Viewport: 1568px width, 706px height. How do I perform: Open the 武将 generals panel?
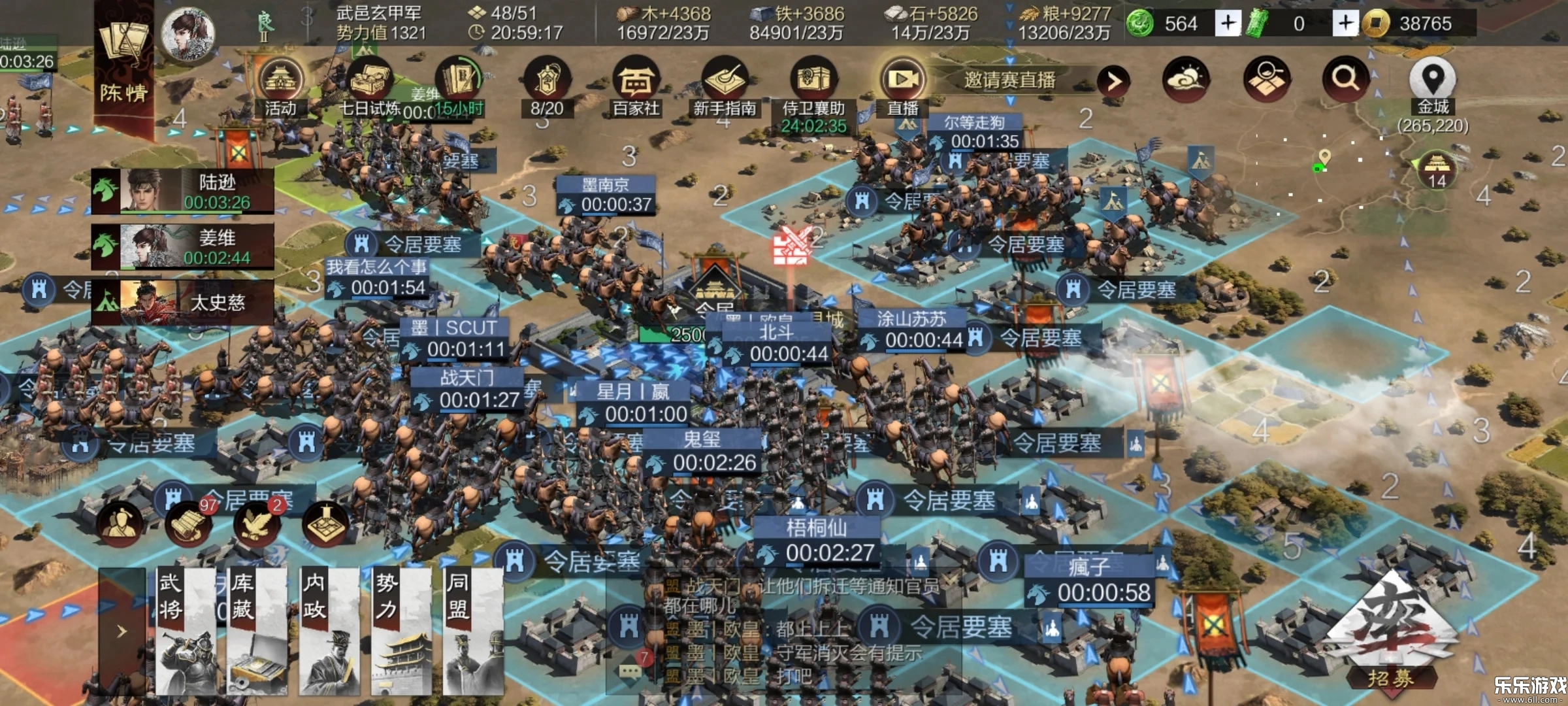coord(186,631)
